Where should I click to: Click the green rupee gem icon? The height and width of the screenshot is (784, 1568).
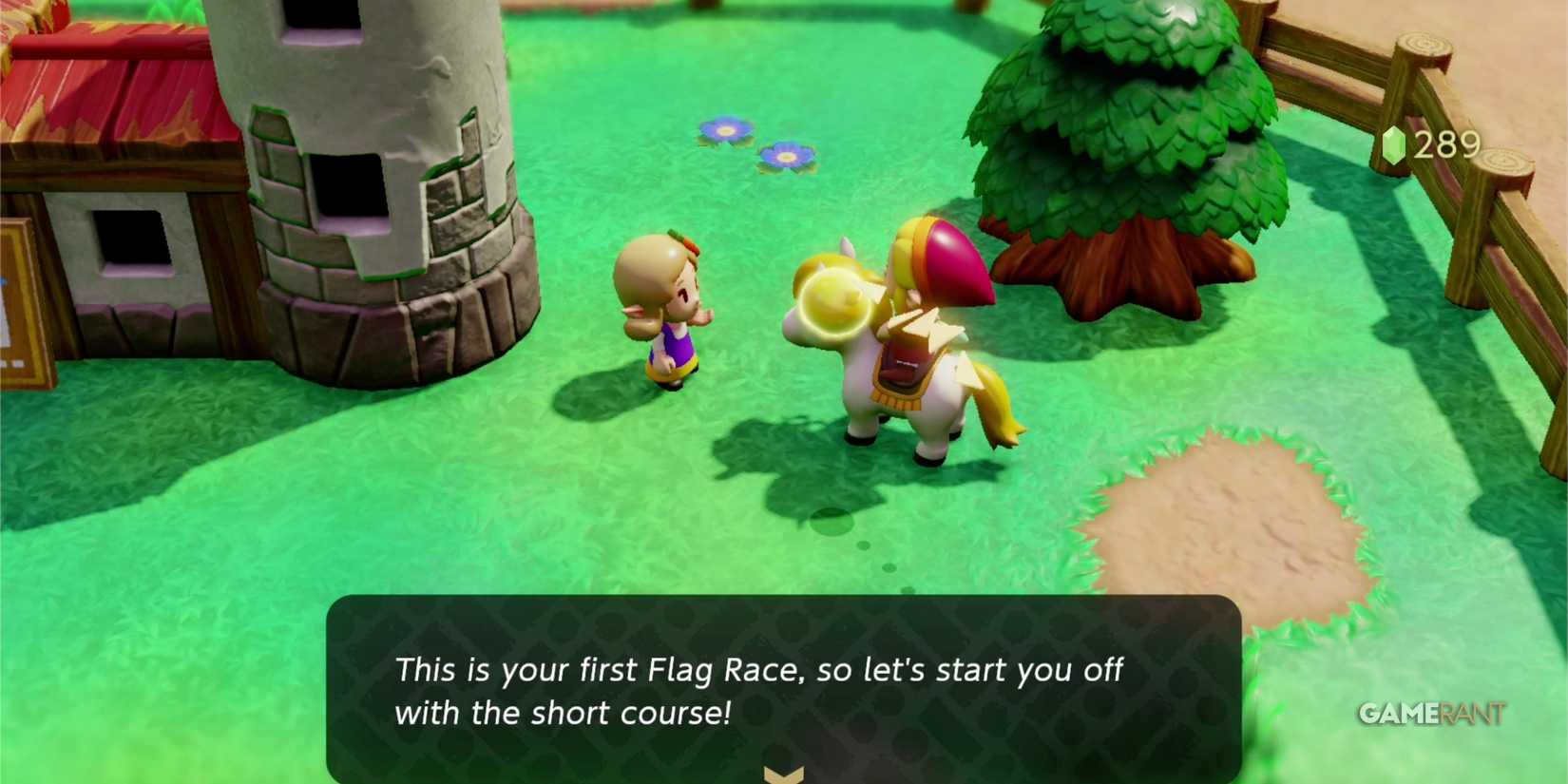click(1394, 143)
